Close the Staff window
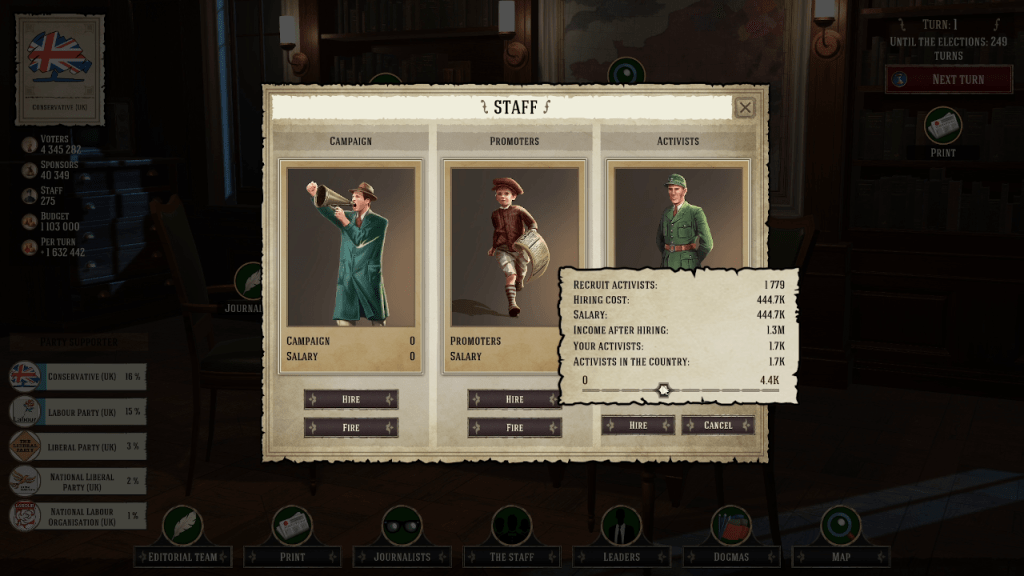Viewport: 1024px width, 576px height. tap(744, 108)
